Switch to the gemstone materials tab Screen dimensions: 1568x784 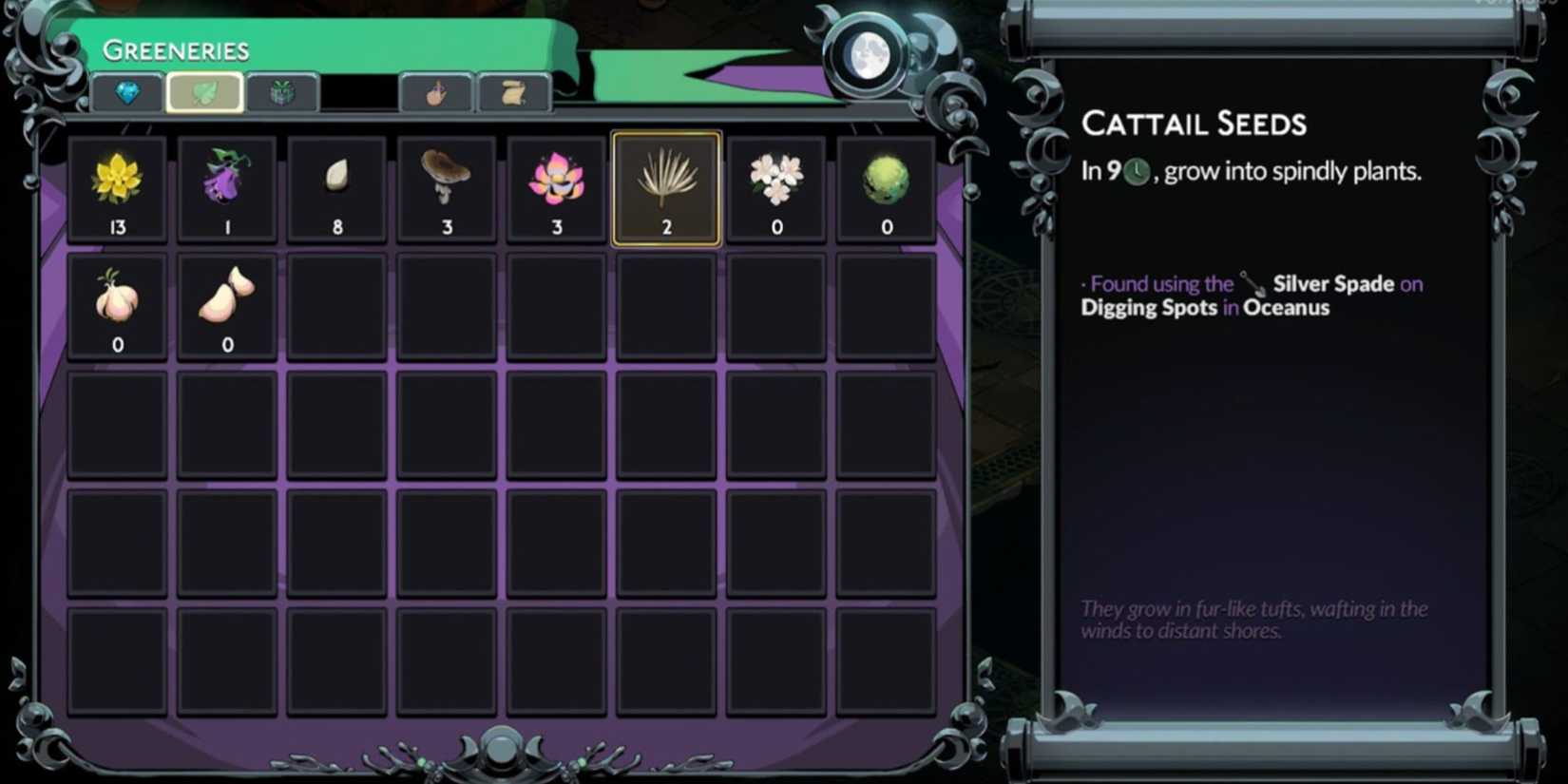point(128,93)
